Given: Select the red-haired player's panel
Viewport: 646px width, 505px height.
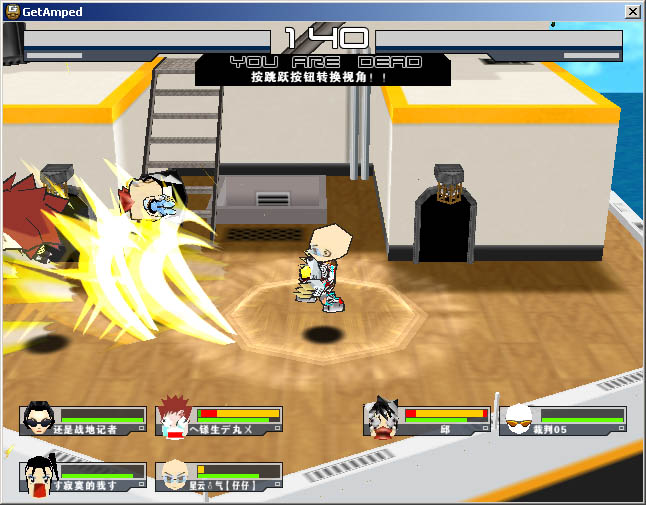Looking at the screenshot, I should 220,420.
